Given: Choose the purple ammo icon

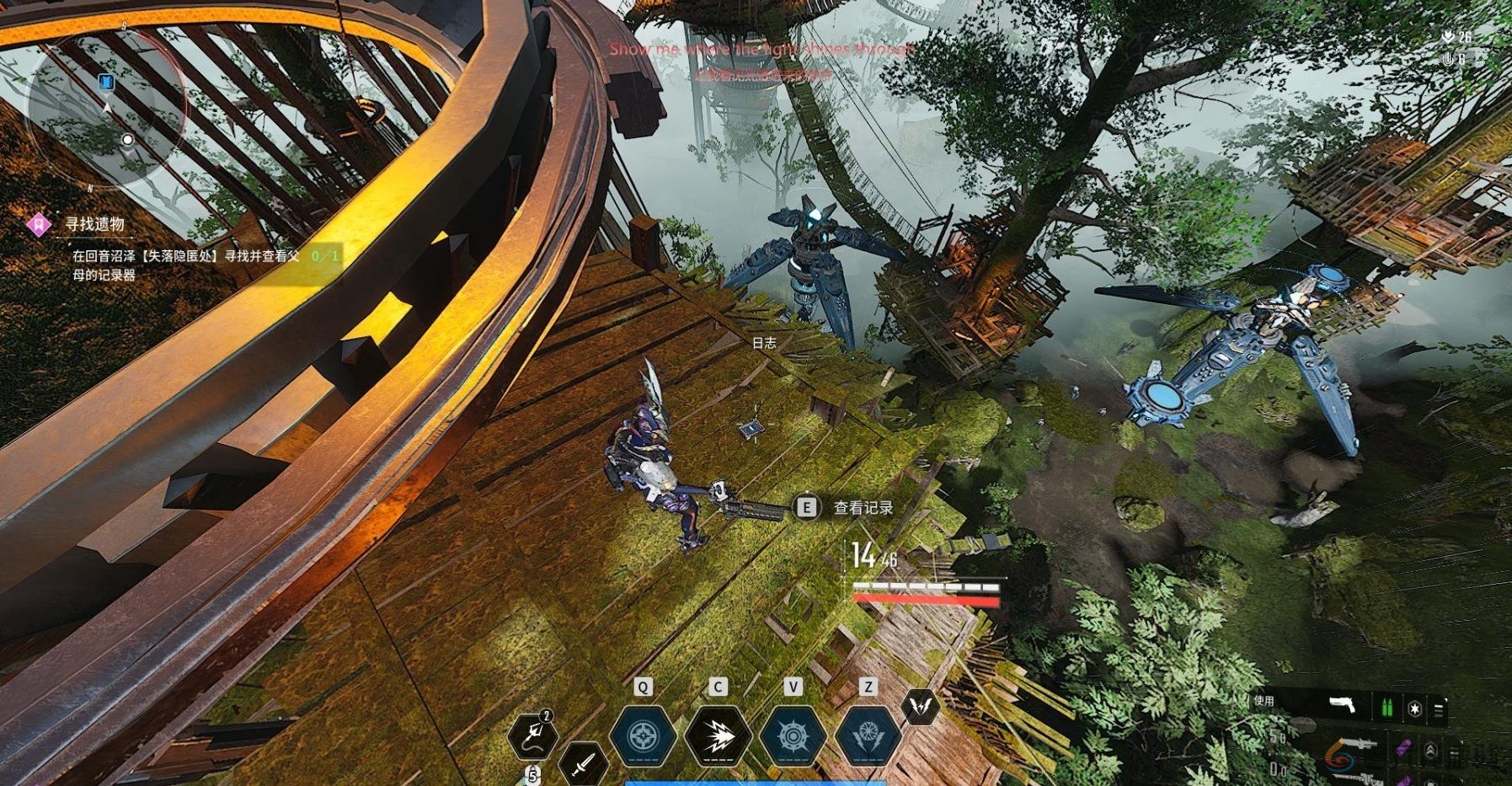Looking at the screenshot, I should (1402, 747).
